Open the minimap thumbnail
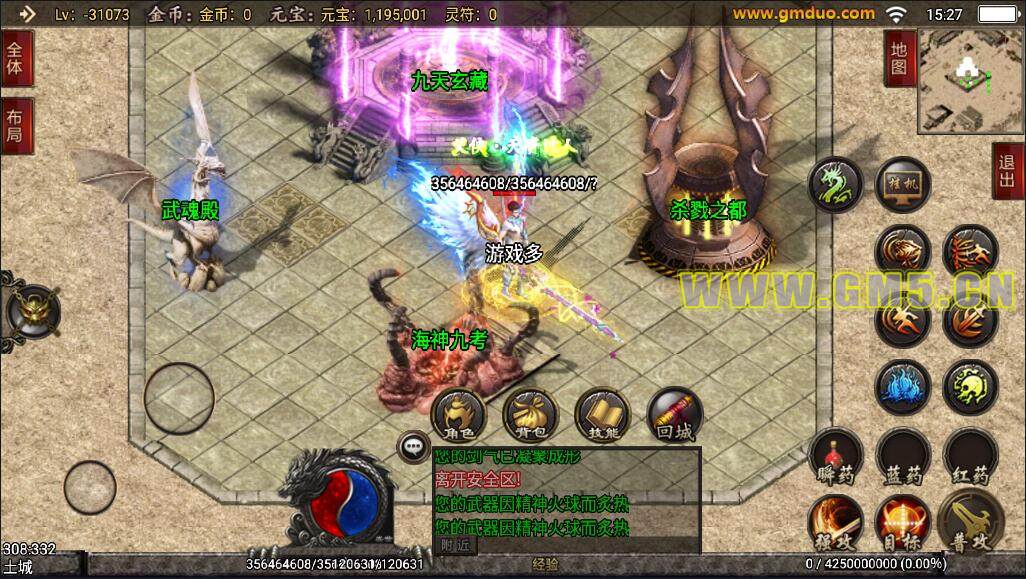Viewport: 1026px width, 579px height. point(968,80)
